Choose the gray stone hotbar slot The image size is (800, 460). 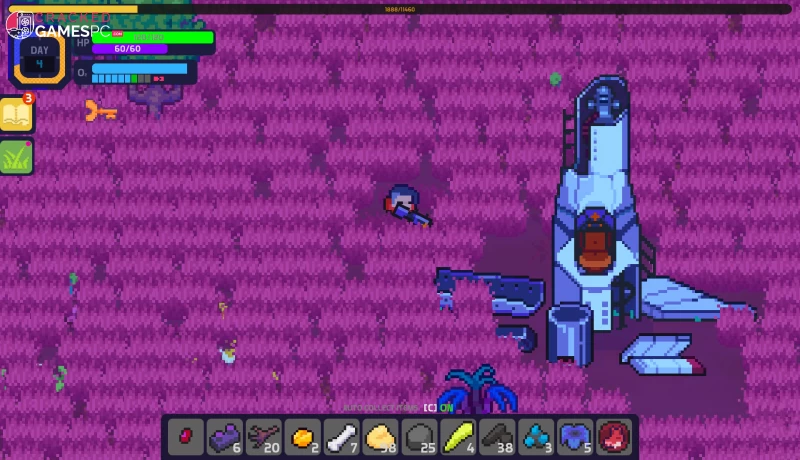[x=419, y=436]
